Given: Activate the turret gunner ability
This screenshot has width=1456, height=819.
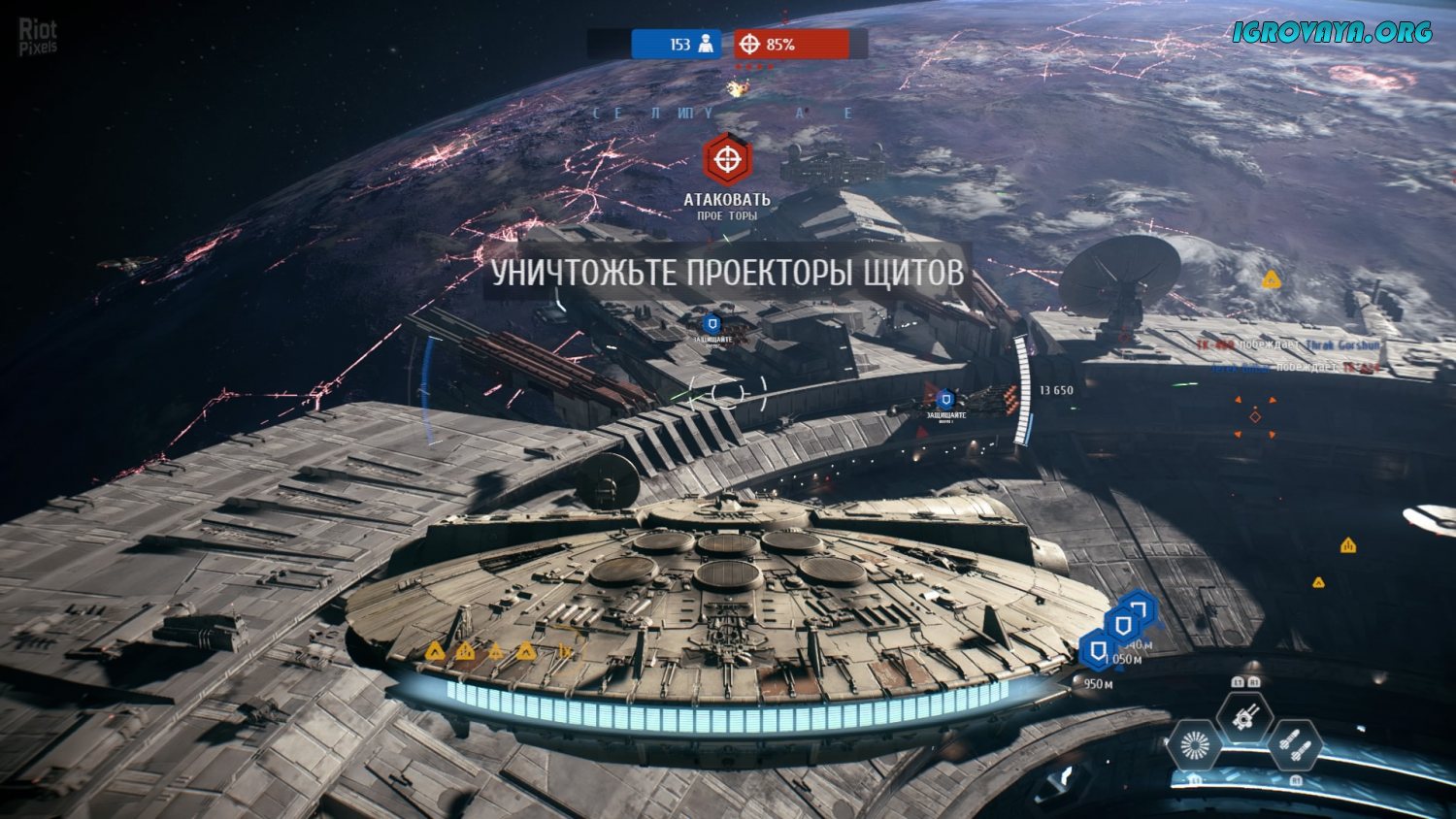Looking at the screenshot, I should click(x=1244, y=718).
